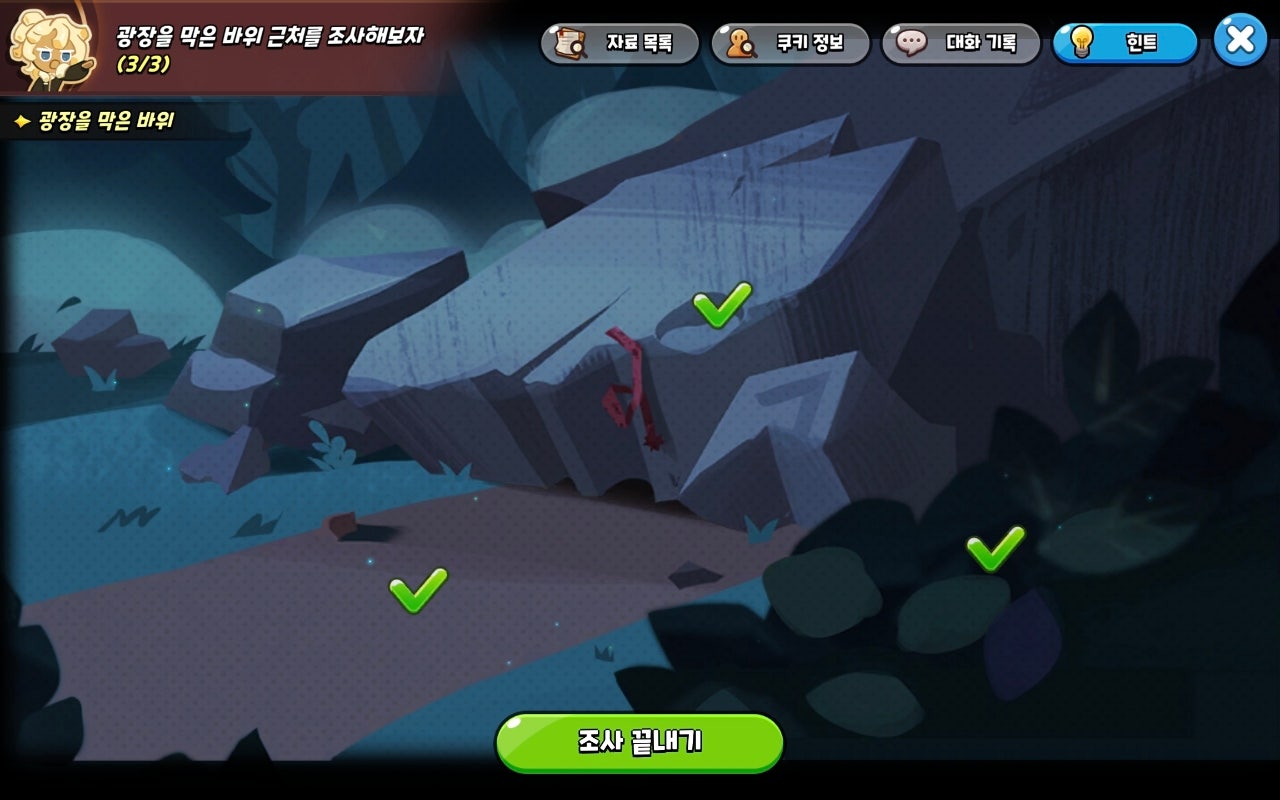Close the investigation screen with X

click(x=1240, y=40)
